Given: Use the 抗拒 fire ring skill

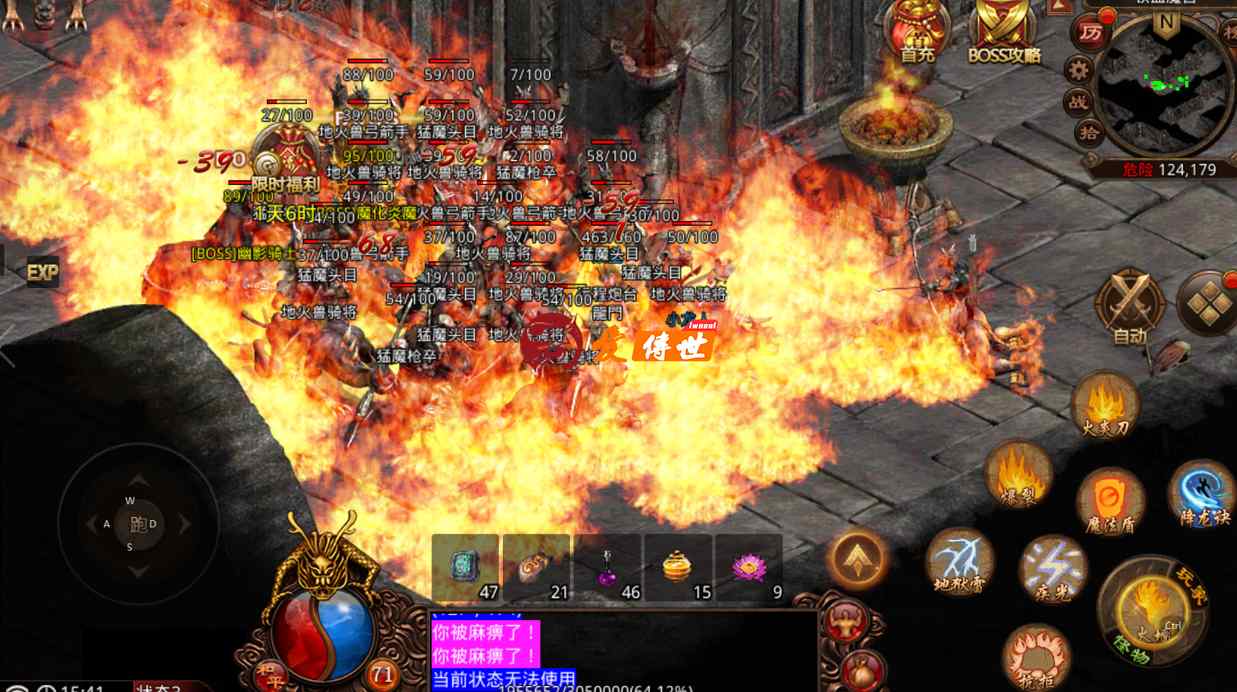Looking at the screenshot, I should click(x=1035, y=657).
